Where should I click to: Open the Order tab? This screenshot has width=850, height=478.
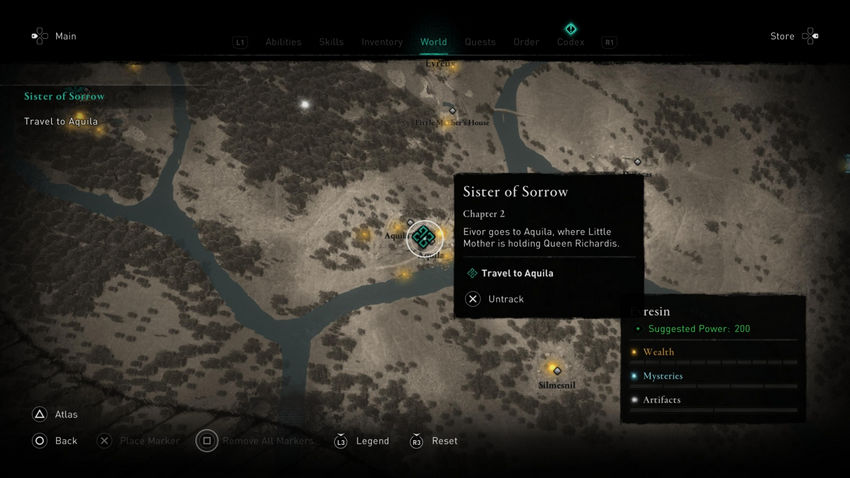click(x=526, y=42)
